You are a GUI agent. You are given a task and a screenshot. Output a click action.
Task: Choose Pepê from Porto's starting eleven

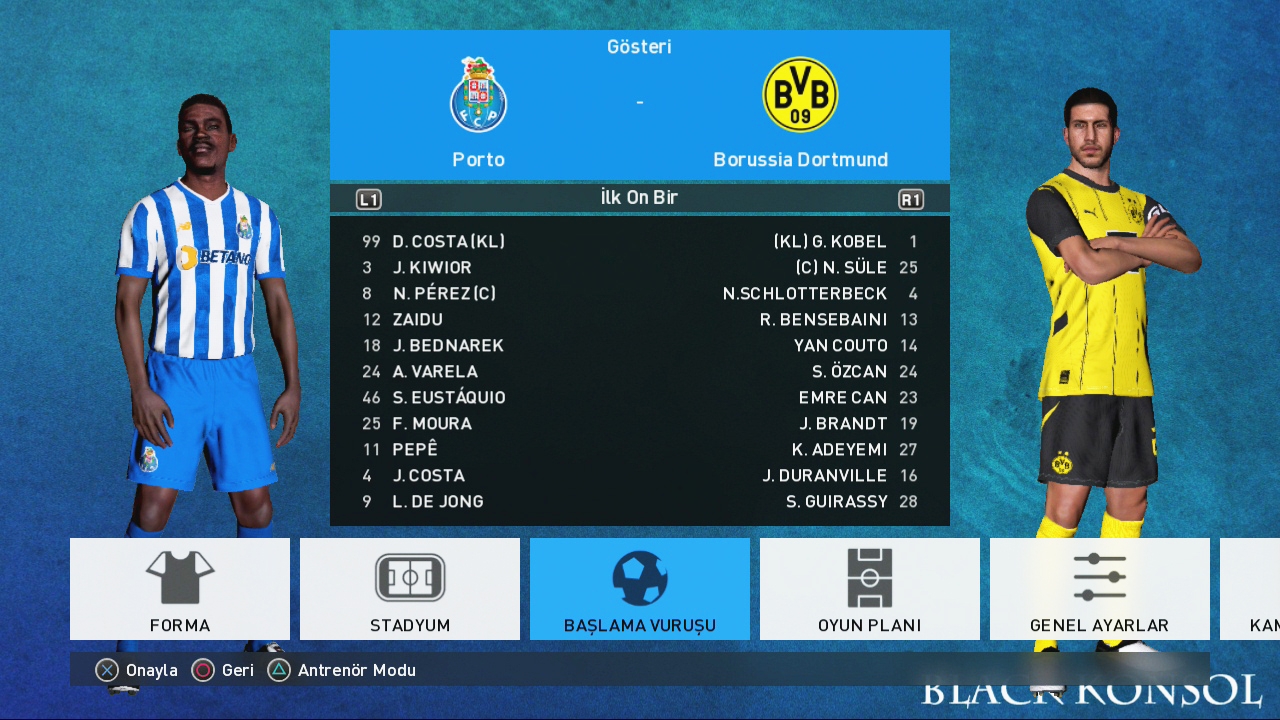(415, 450)
